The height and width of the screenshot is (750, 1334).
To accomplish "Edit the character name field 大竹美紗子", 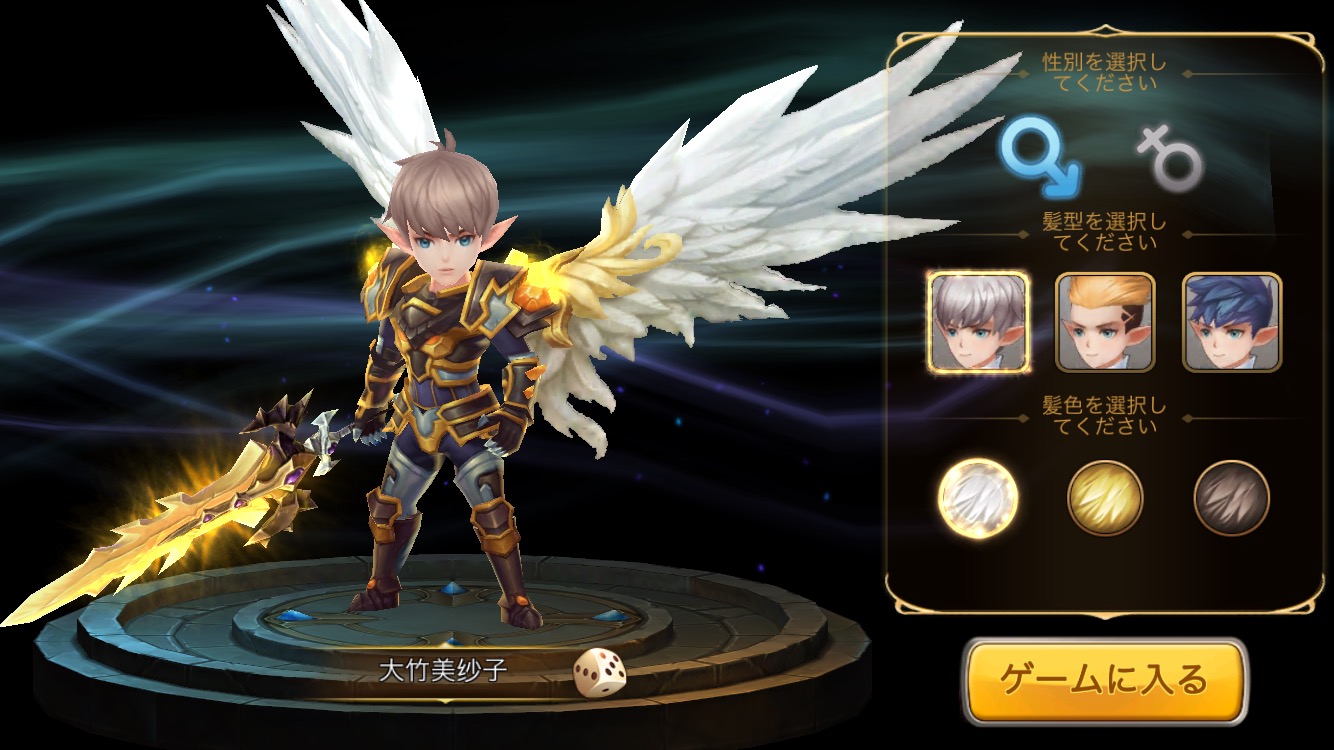I will click(441, 670).
